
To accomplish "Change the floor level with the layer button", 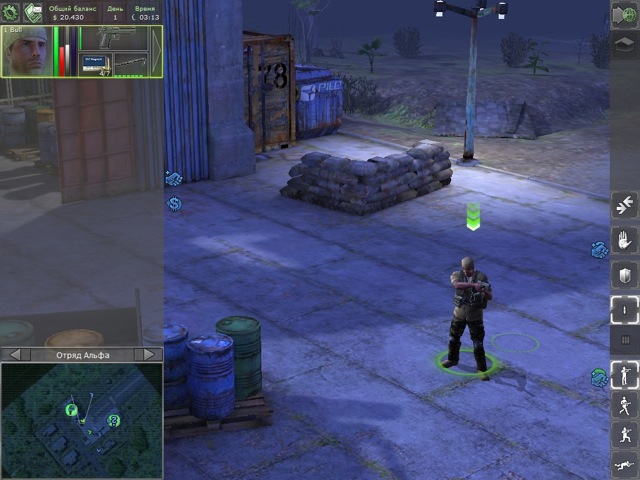I will [x=625, y=43].
